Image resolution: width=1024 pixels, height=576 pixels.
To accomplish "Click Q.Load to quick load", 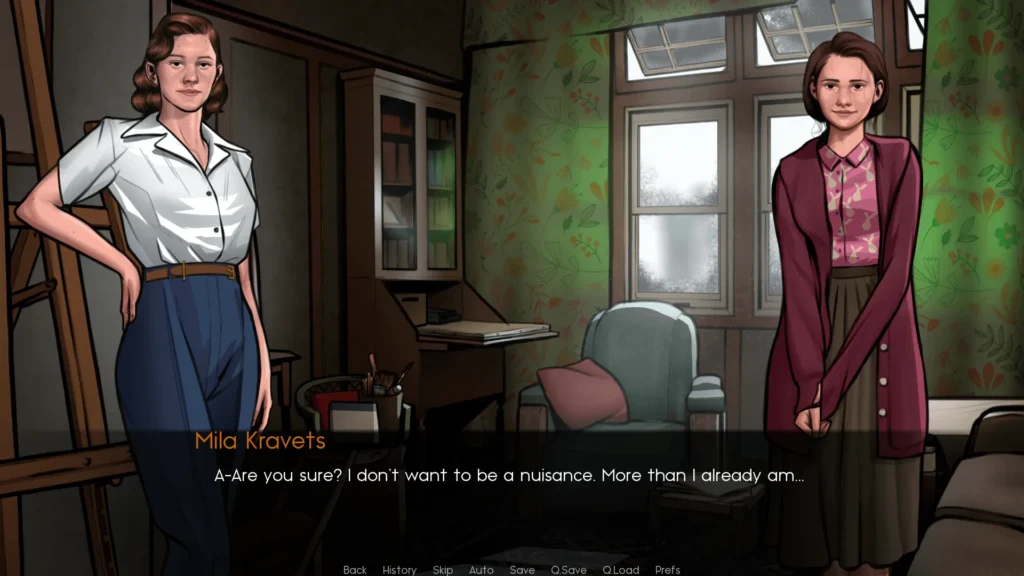I will [620, 570].
